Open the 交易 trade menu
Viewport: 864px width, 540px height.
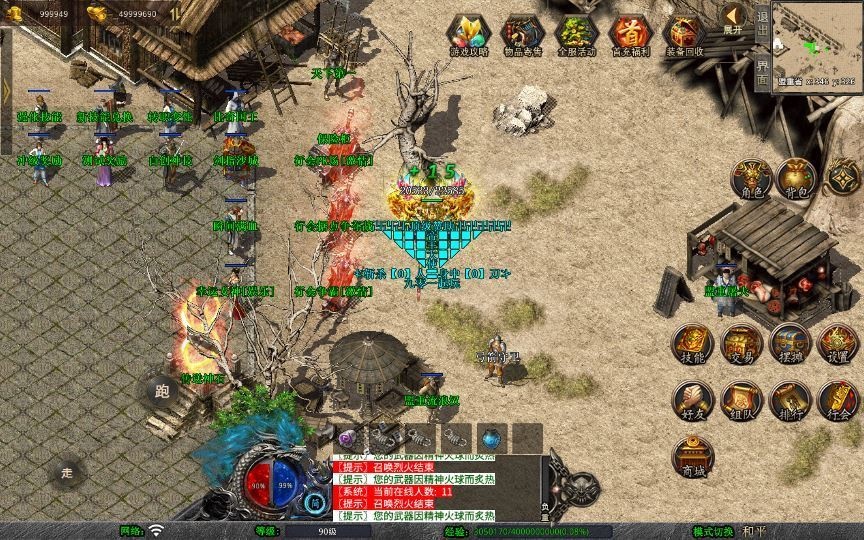[x=741, y=344]
